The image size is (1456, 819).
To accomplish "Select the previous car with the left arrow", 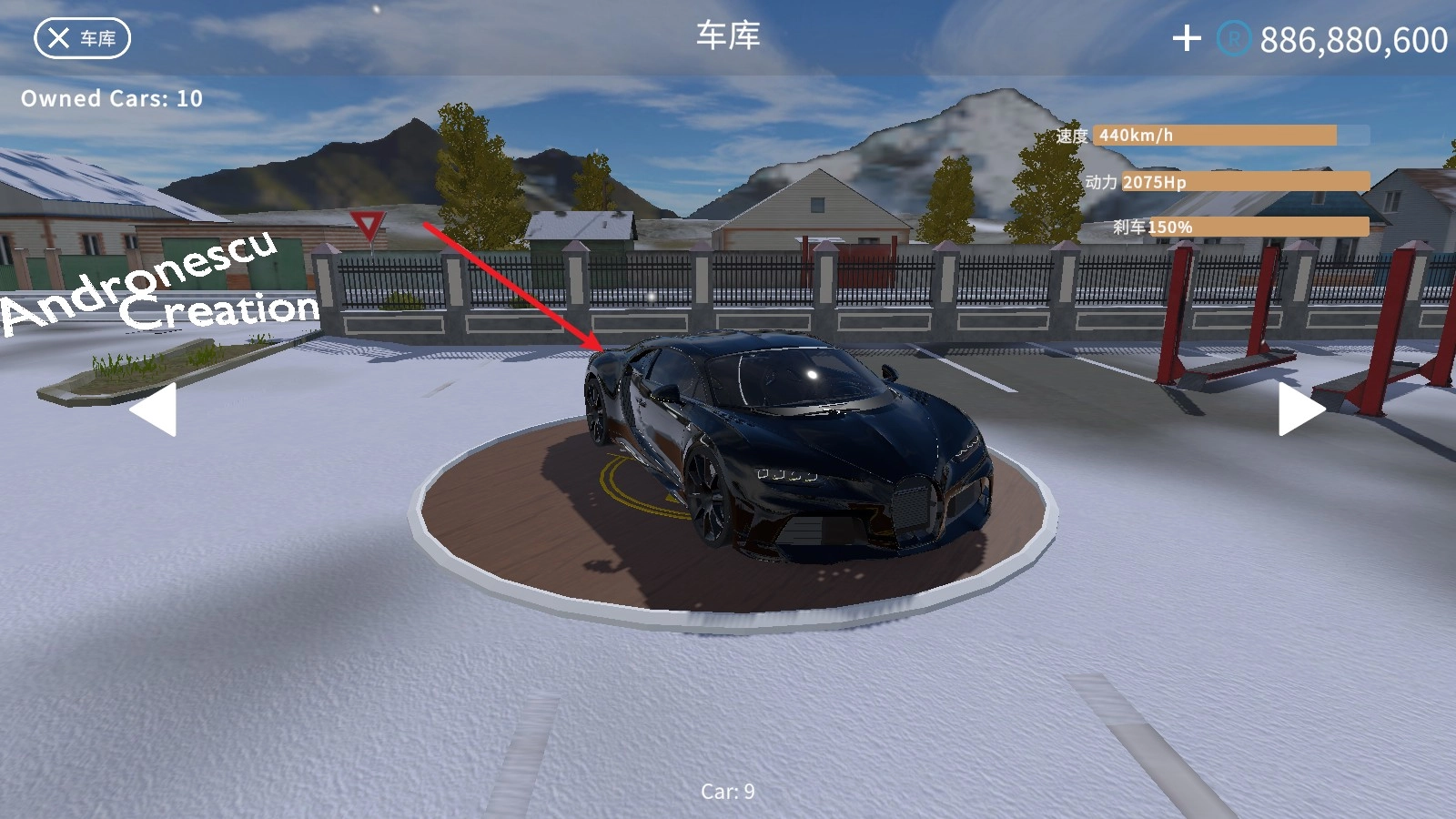I will [x=157, y=412].
